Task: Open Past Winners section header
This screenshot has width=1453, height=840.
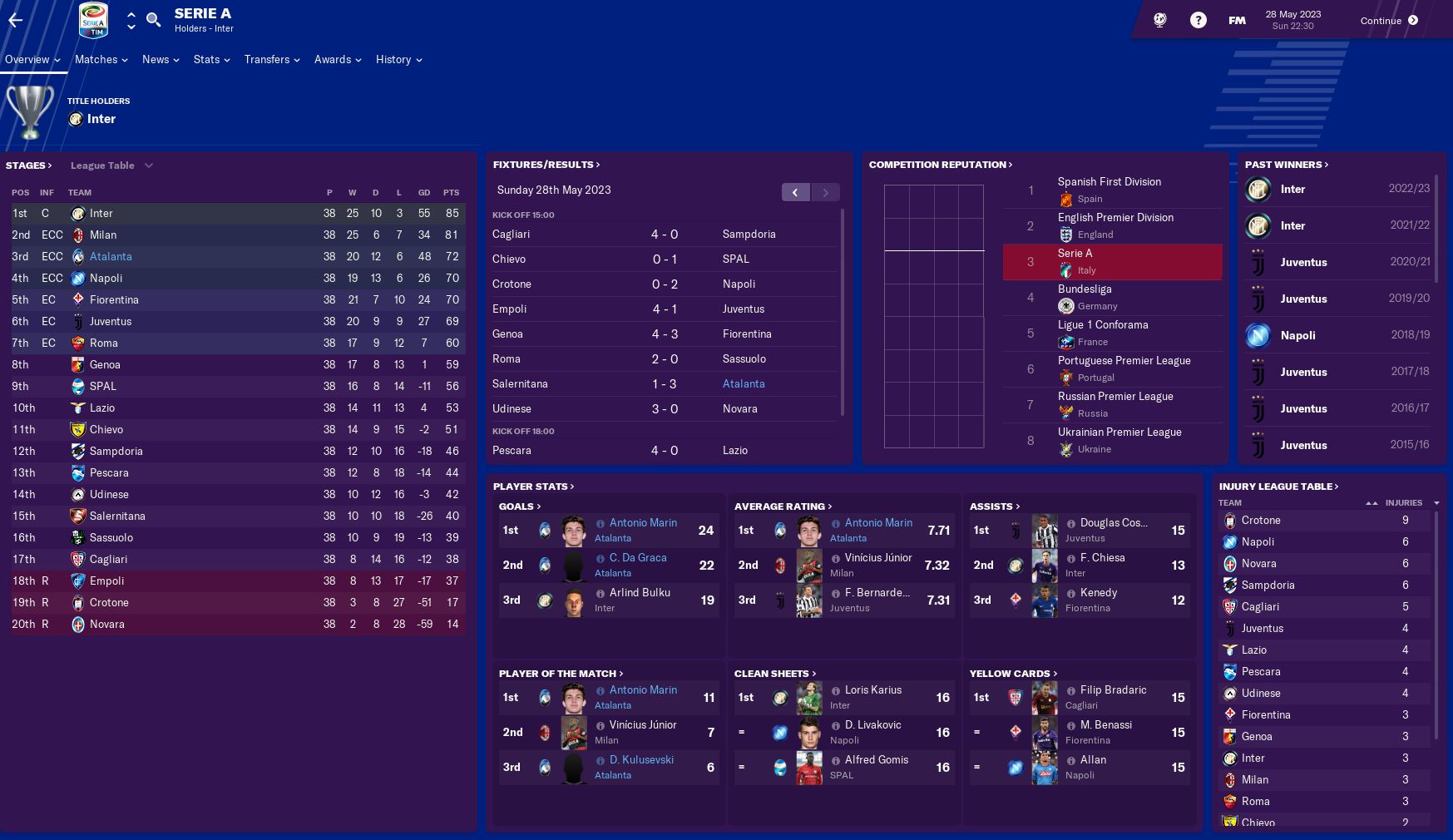Action: pos(1282,165)
